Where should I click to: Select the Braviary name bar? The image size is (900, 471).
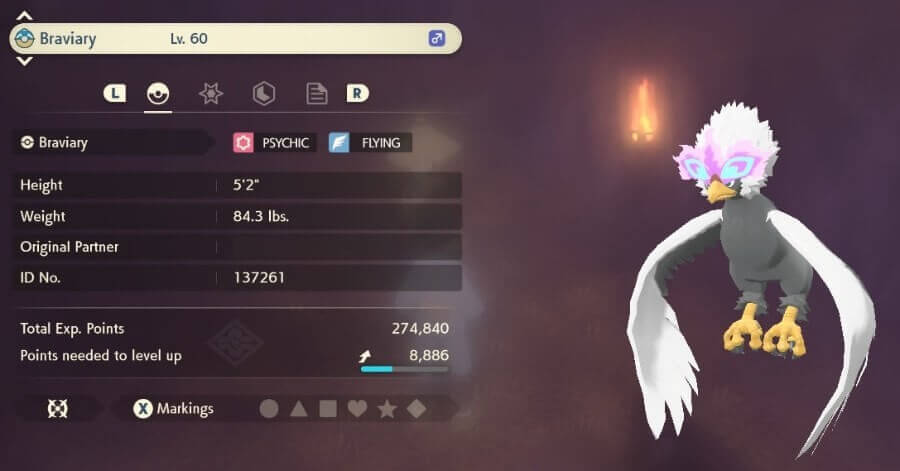(x=235, y=39)
